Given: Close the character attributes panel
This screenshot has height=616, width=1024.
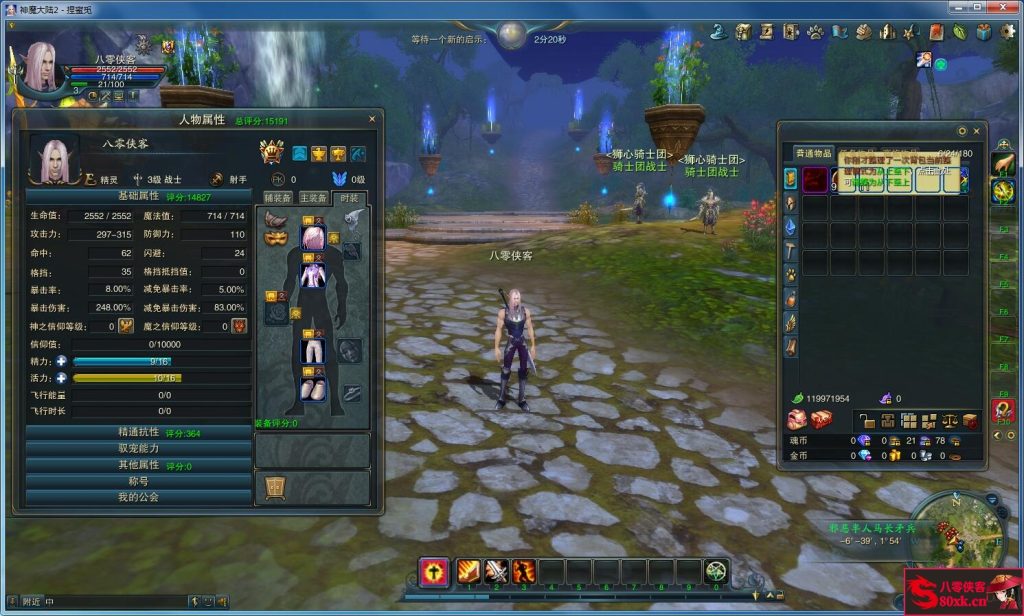Looking at the screenshot, I should (372, 119).
